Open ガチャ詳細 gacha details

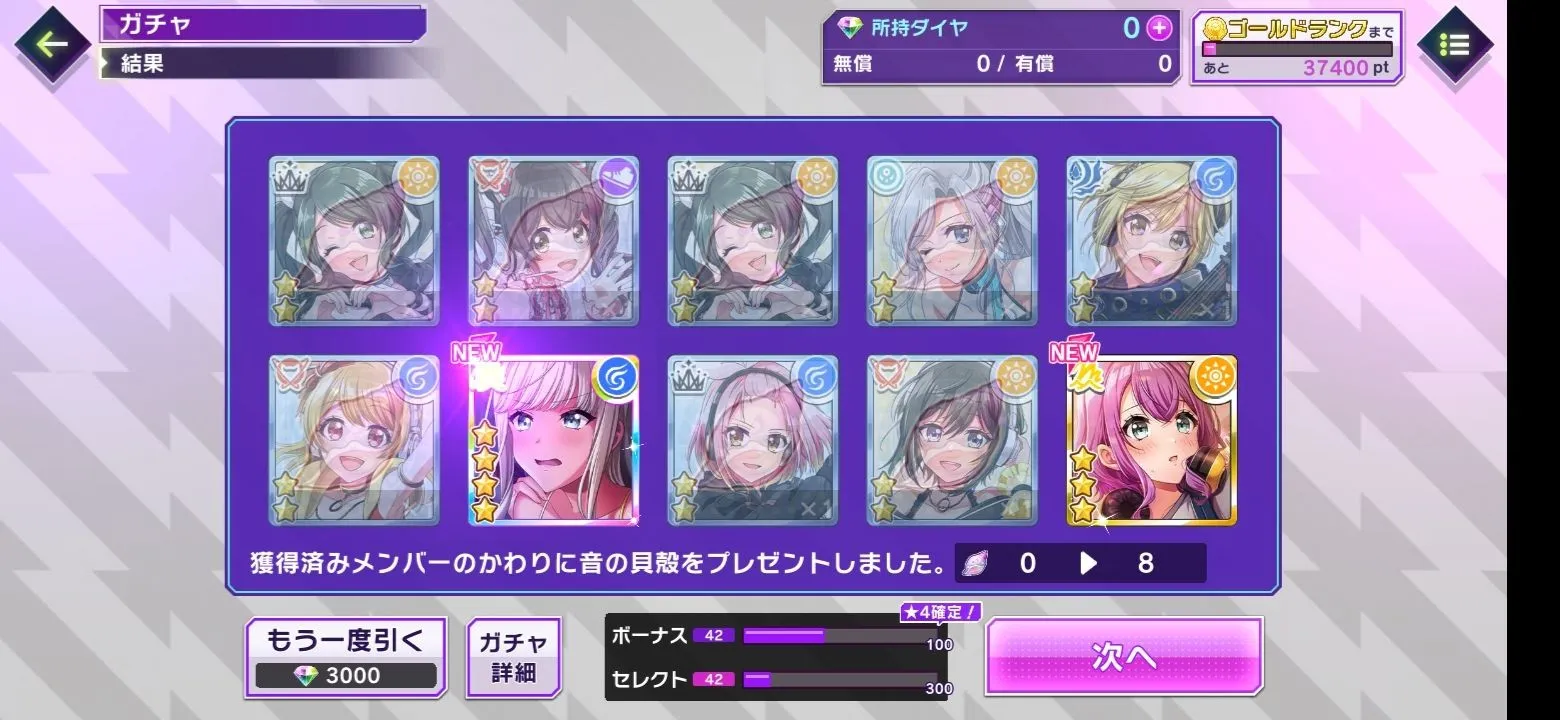click(513, 657)
